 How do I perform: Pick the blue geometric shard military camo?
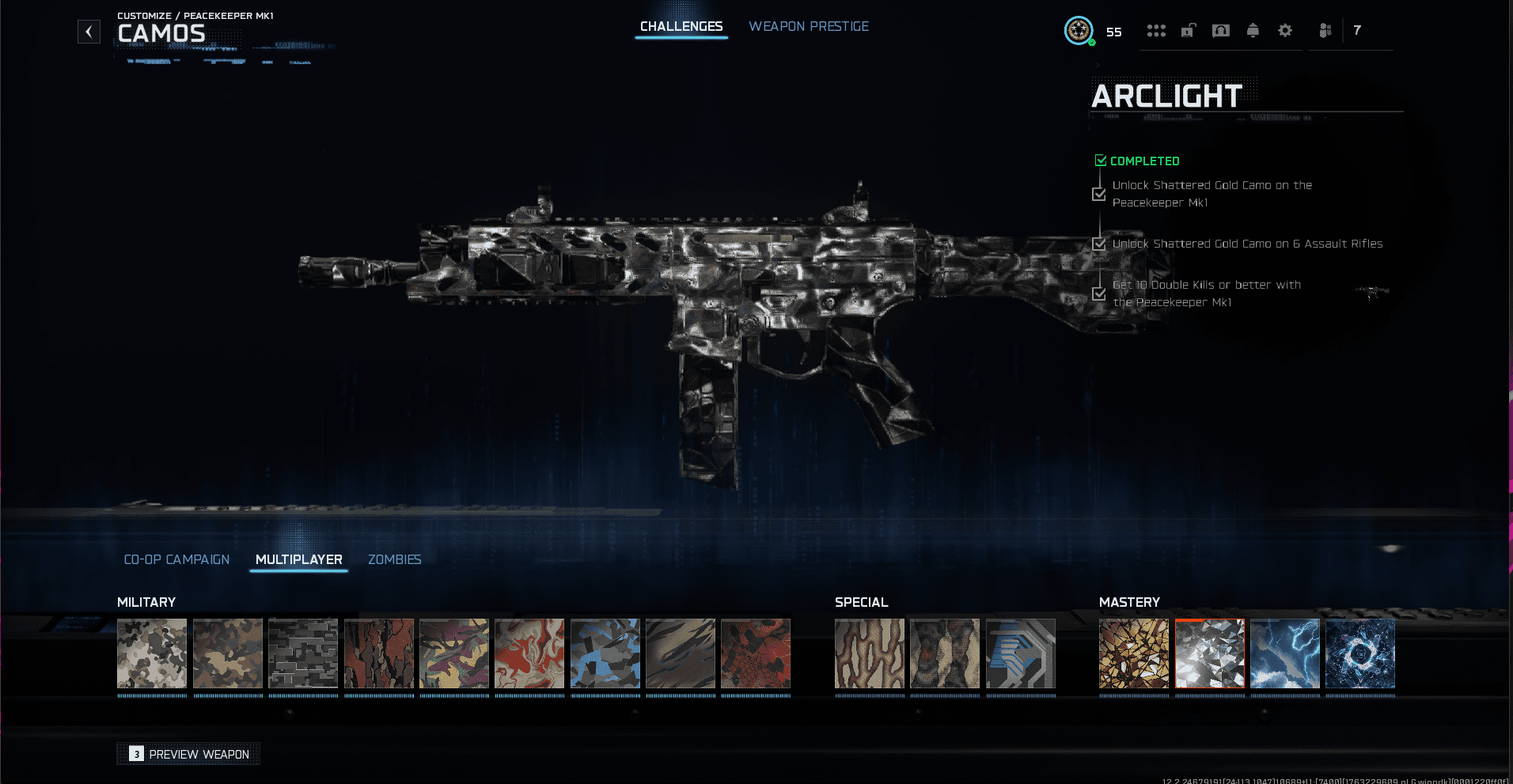click(x=605, y=653)
